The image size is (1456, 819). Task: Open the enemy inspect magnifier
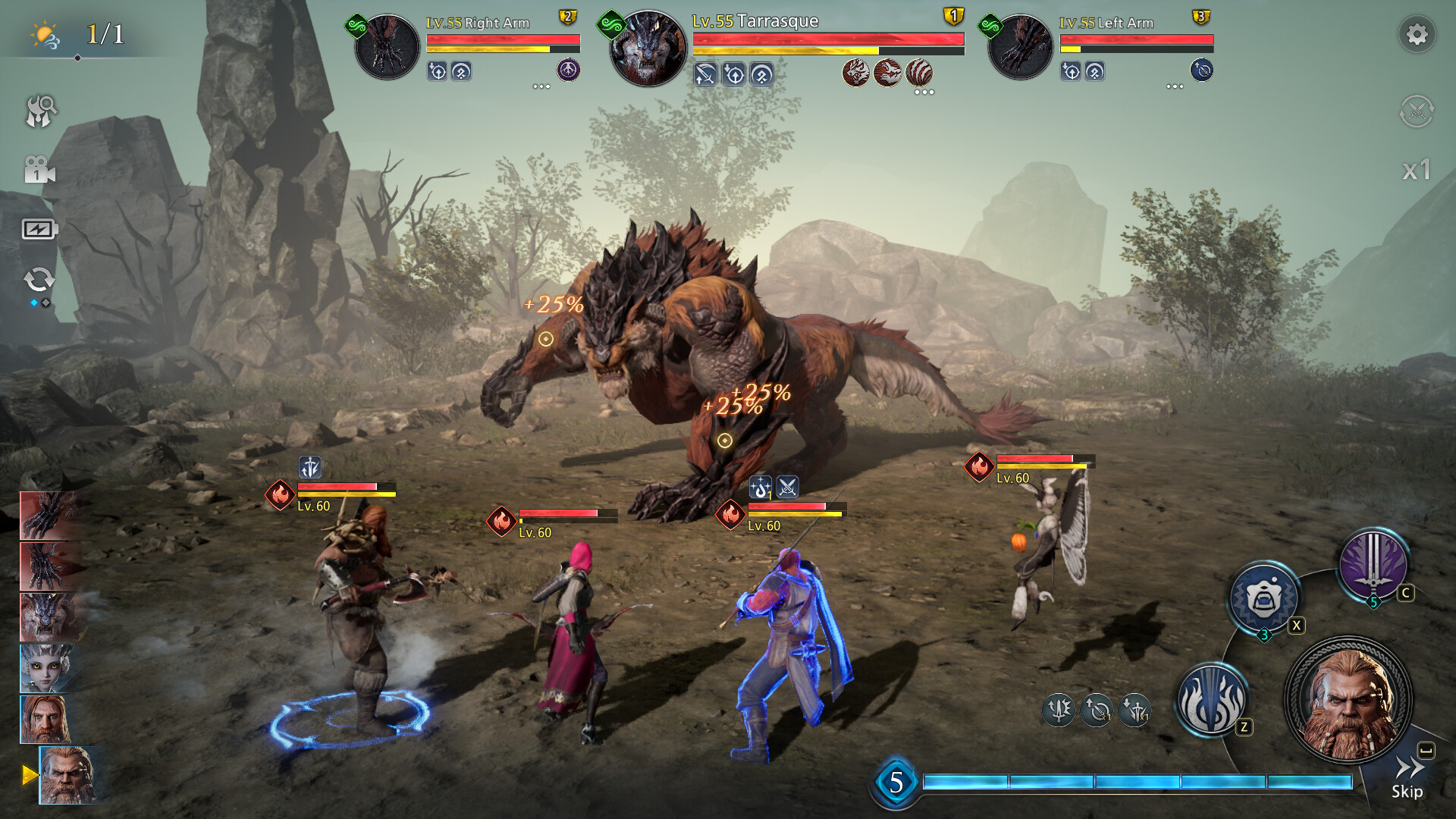pos(40,111)
